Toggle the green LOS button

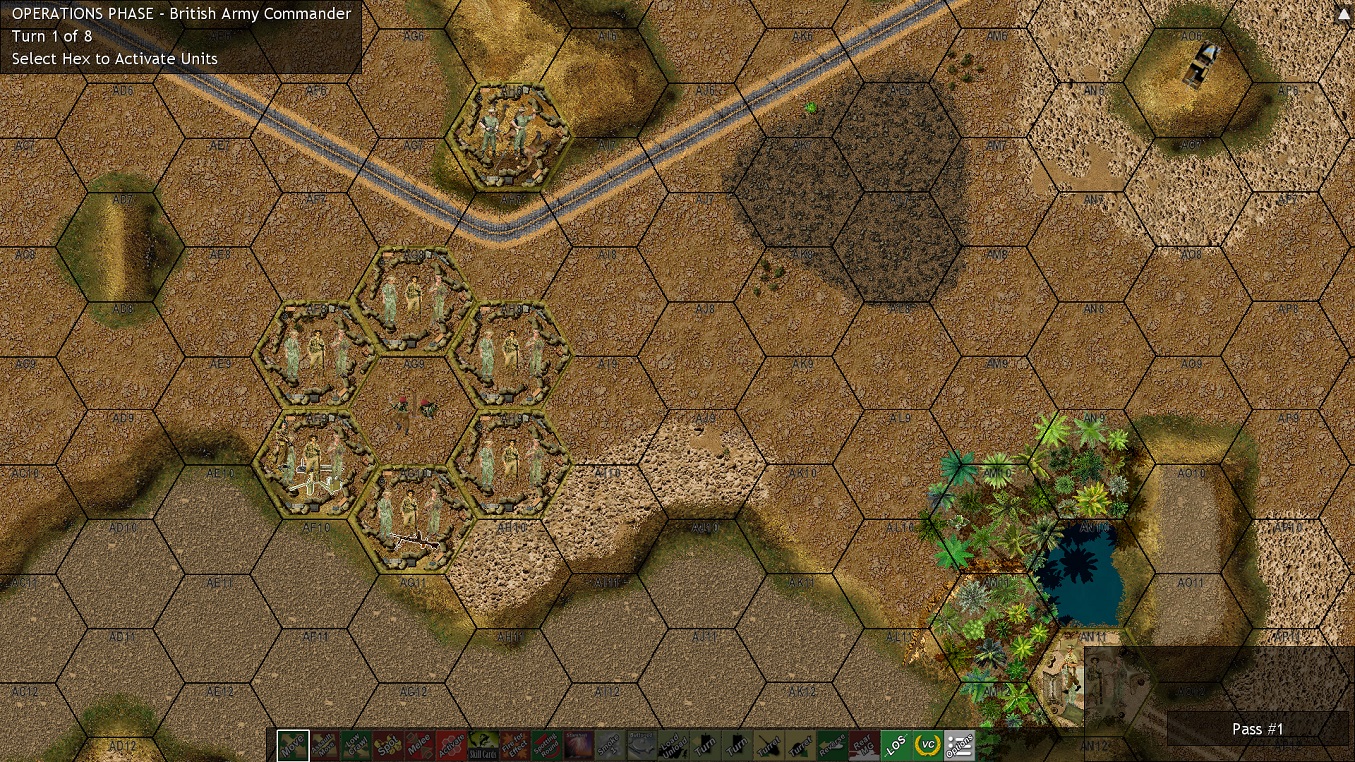[896, 745]
